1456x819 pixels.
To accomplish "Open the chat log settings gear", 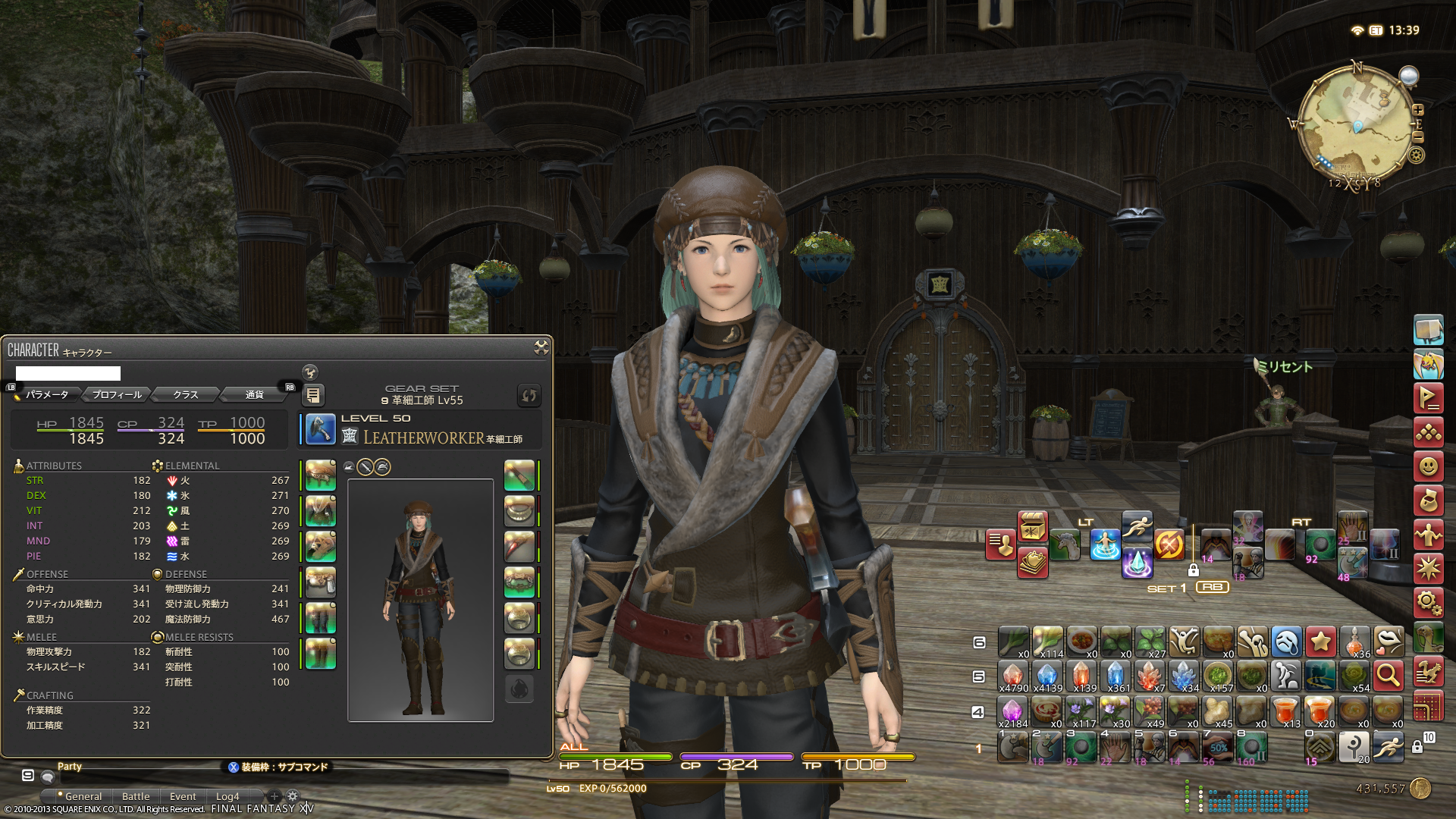I will pos(292,796).
